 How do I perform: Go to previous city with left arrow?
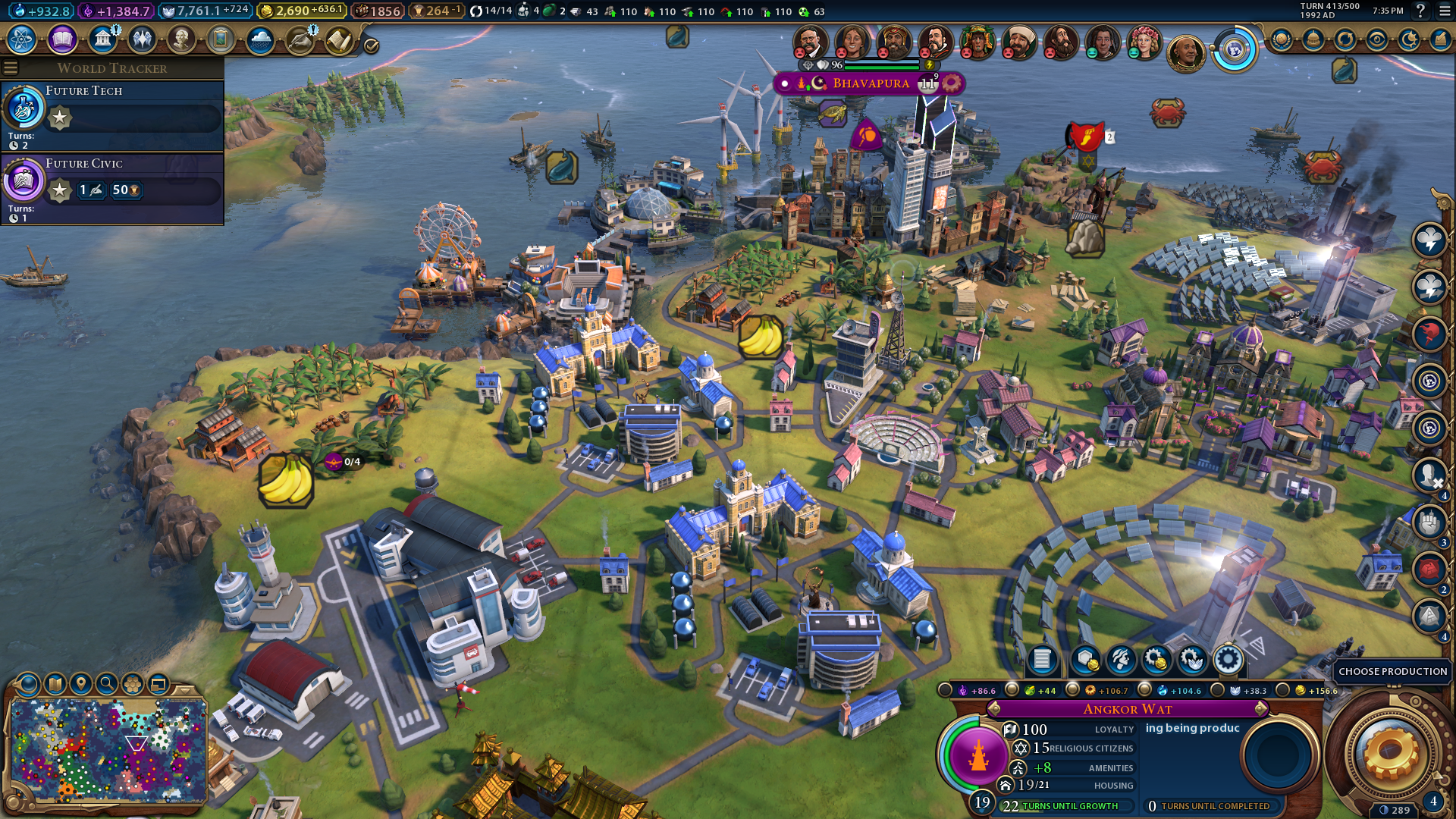993,708
